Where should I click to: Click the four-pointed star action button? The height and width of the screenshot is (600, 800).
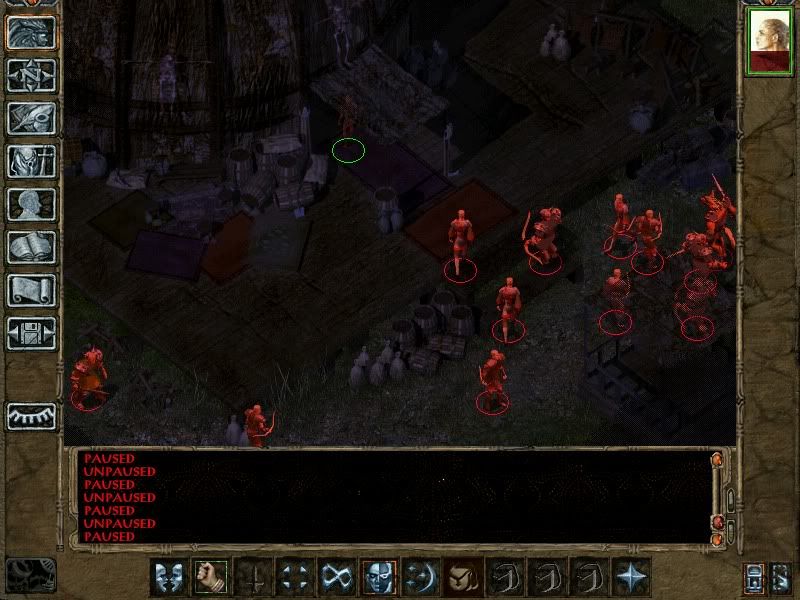(x=630, y=577)
